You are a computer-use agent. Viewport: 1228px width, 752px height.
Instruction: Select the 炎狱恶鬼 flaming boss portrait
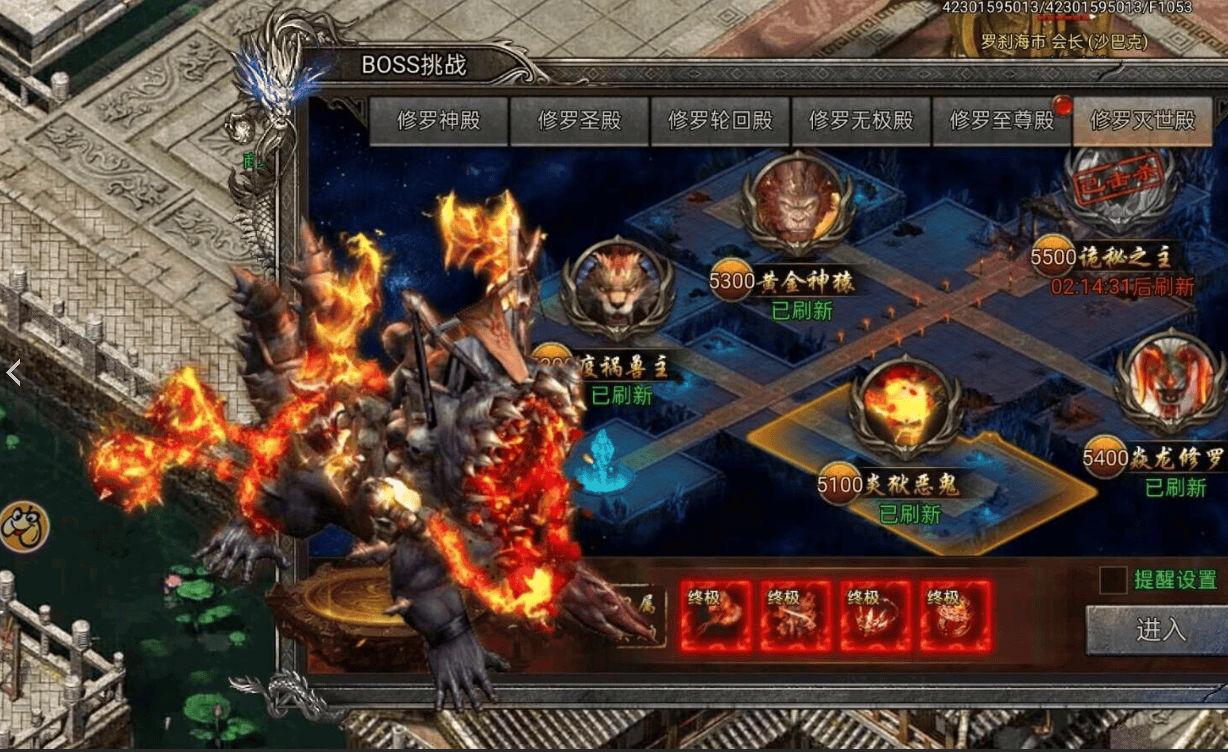903,404
